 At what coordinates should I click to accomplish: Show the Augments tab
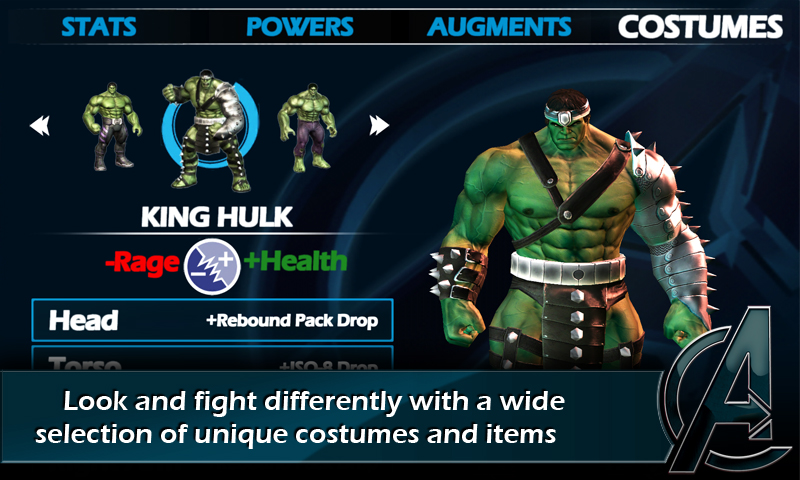[x=500, y=26]
